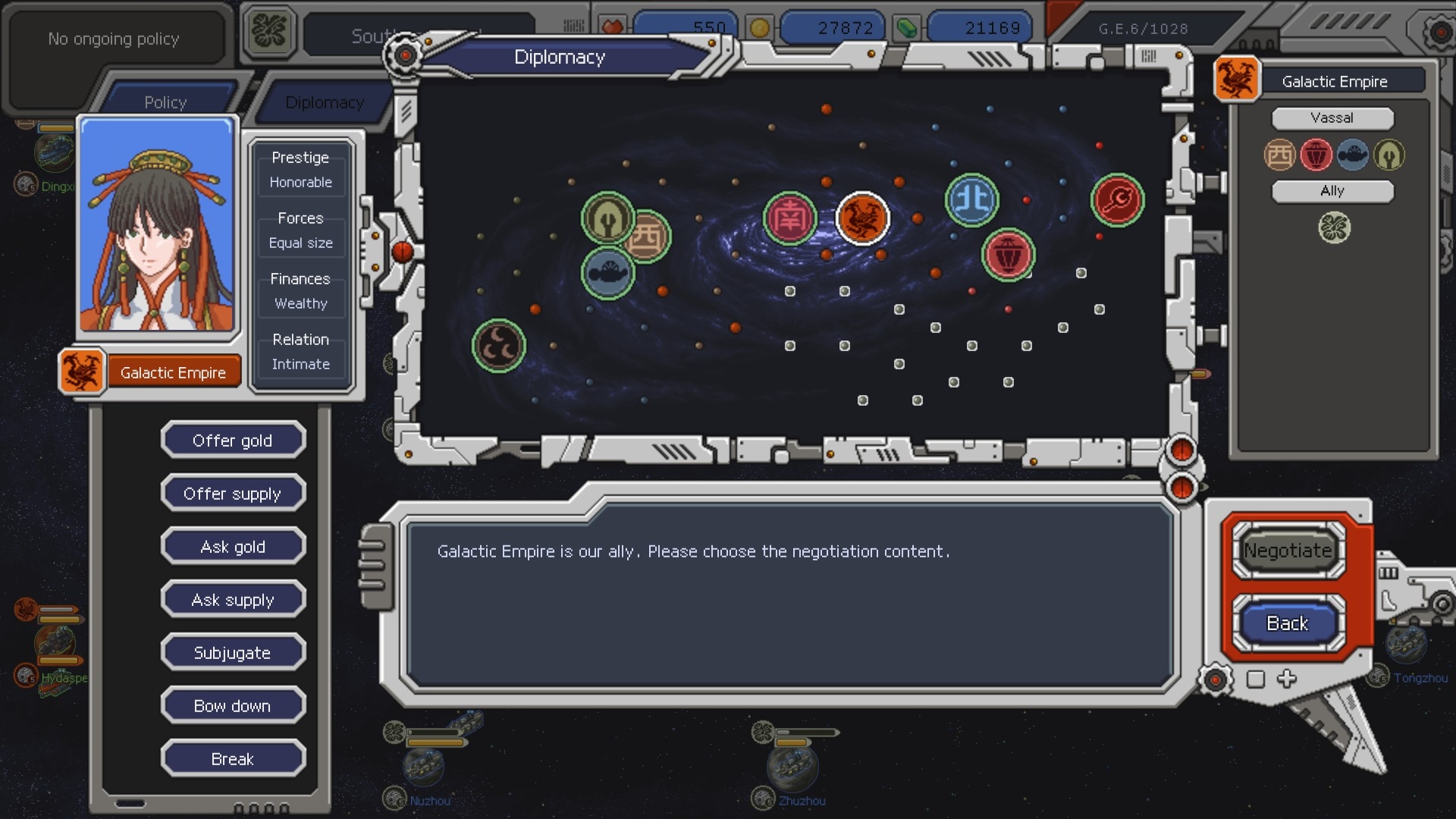Click the Galactic Empire leader portrait
The image size is (1456, 819).
tap(157, 225)
